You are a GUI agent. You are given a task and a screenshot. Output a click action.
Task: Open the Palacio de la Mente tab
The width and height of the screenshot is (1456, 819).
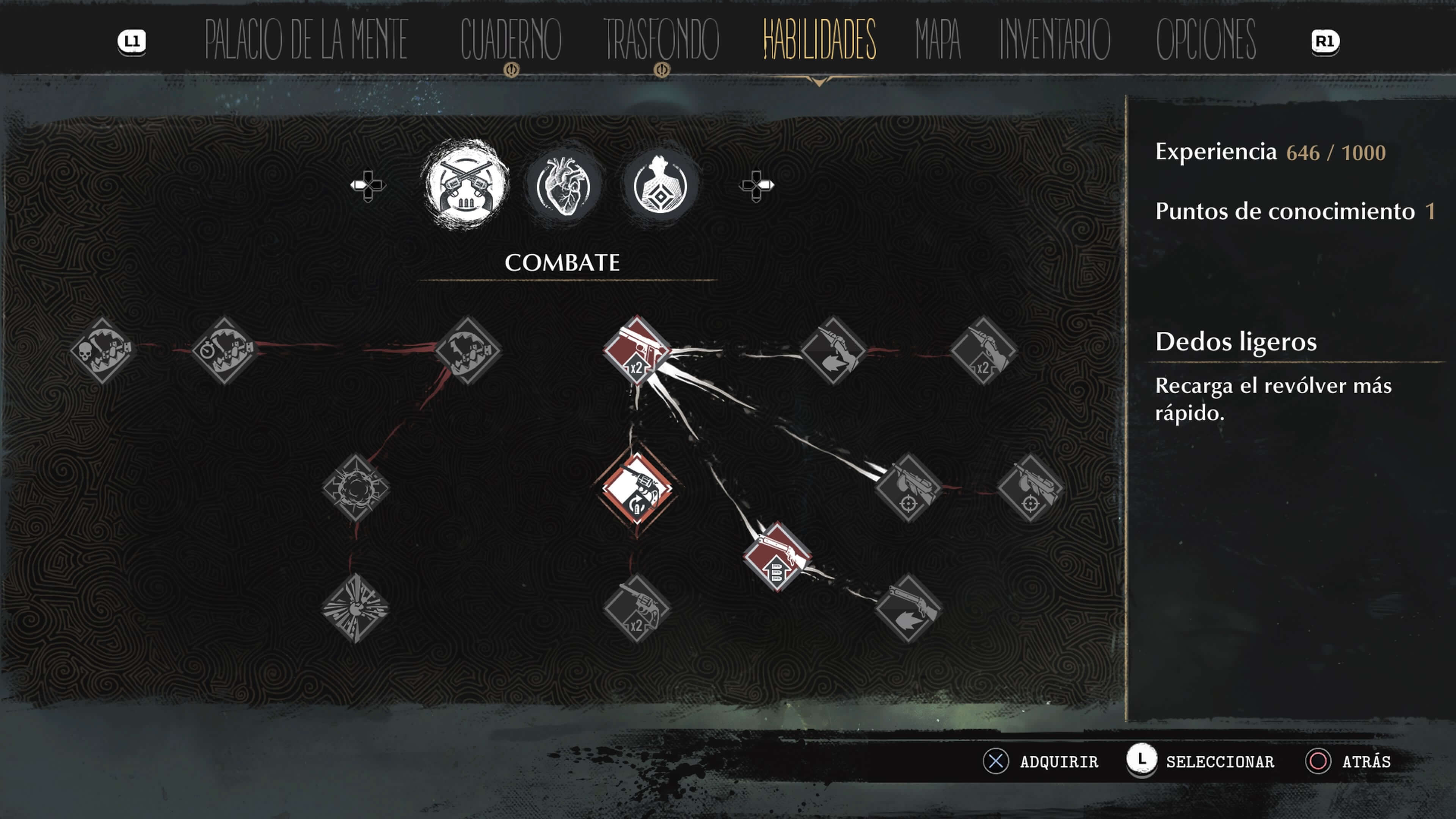pyautogui.click(x=306, y=39)
